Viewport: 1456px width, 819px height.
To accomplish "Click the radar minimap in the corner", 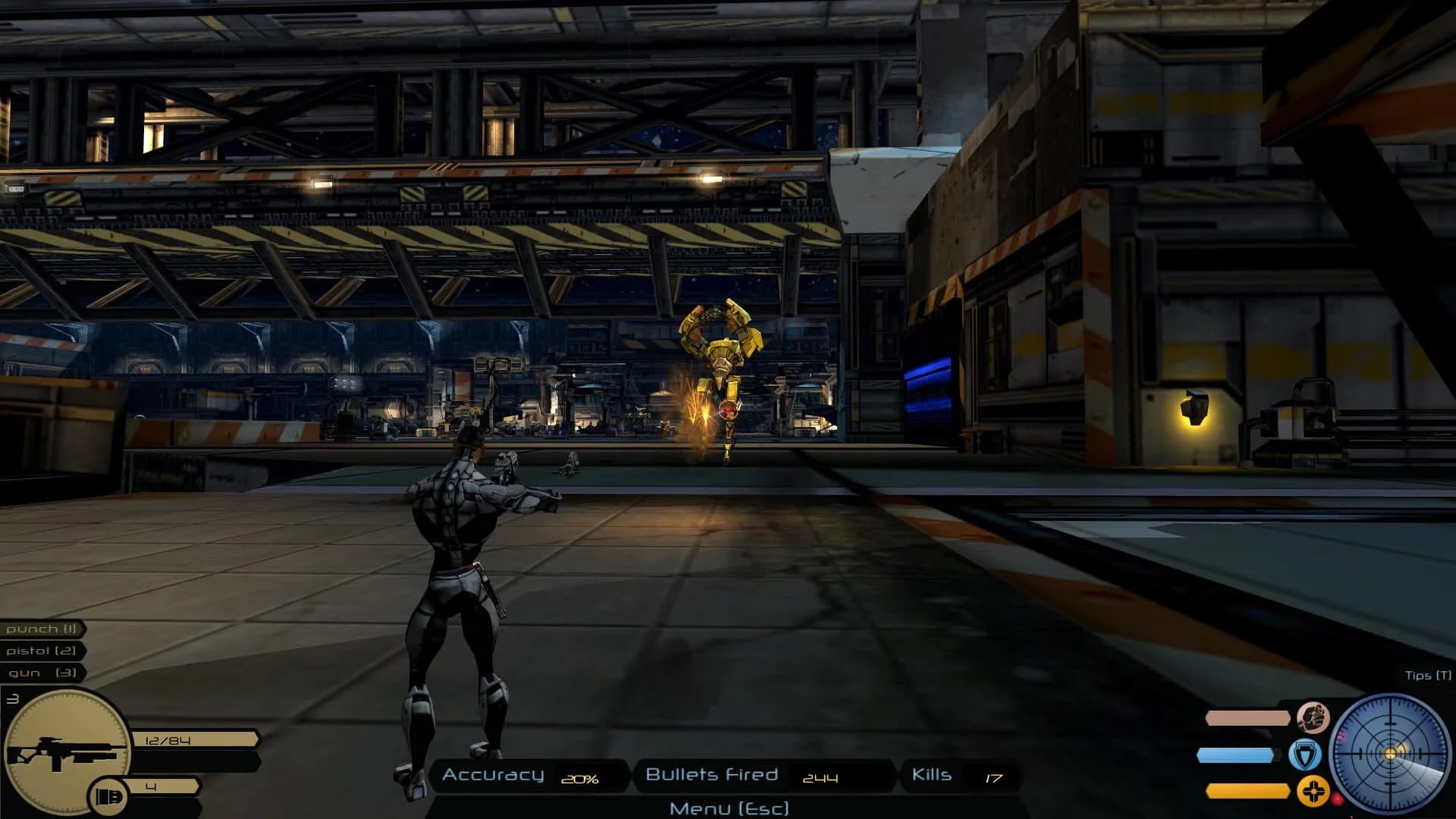I will pyautogui.click(x=1391, y=753).
